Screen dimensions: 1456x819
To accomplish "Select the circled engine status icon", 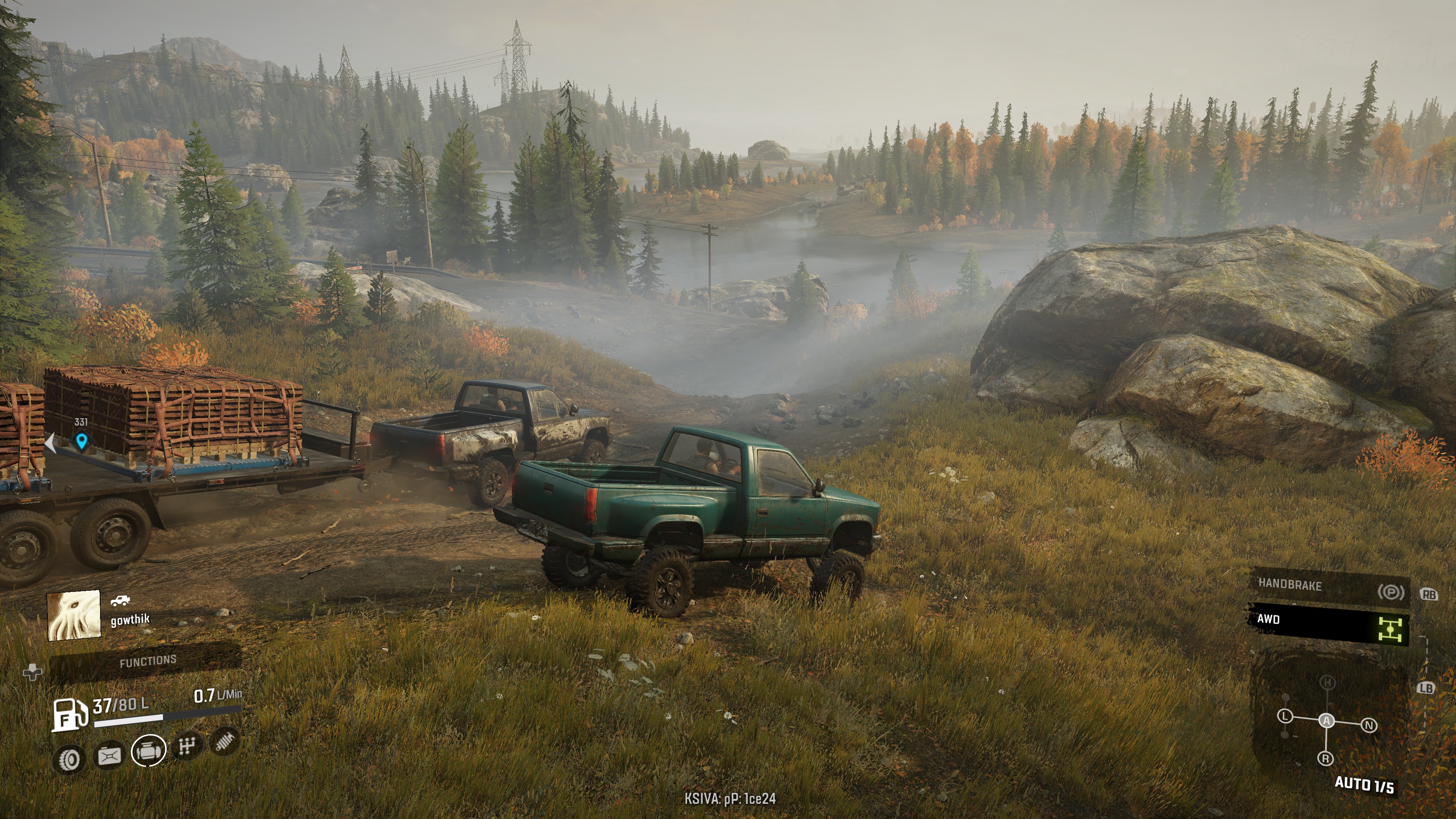I will coord(149,751).
